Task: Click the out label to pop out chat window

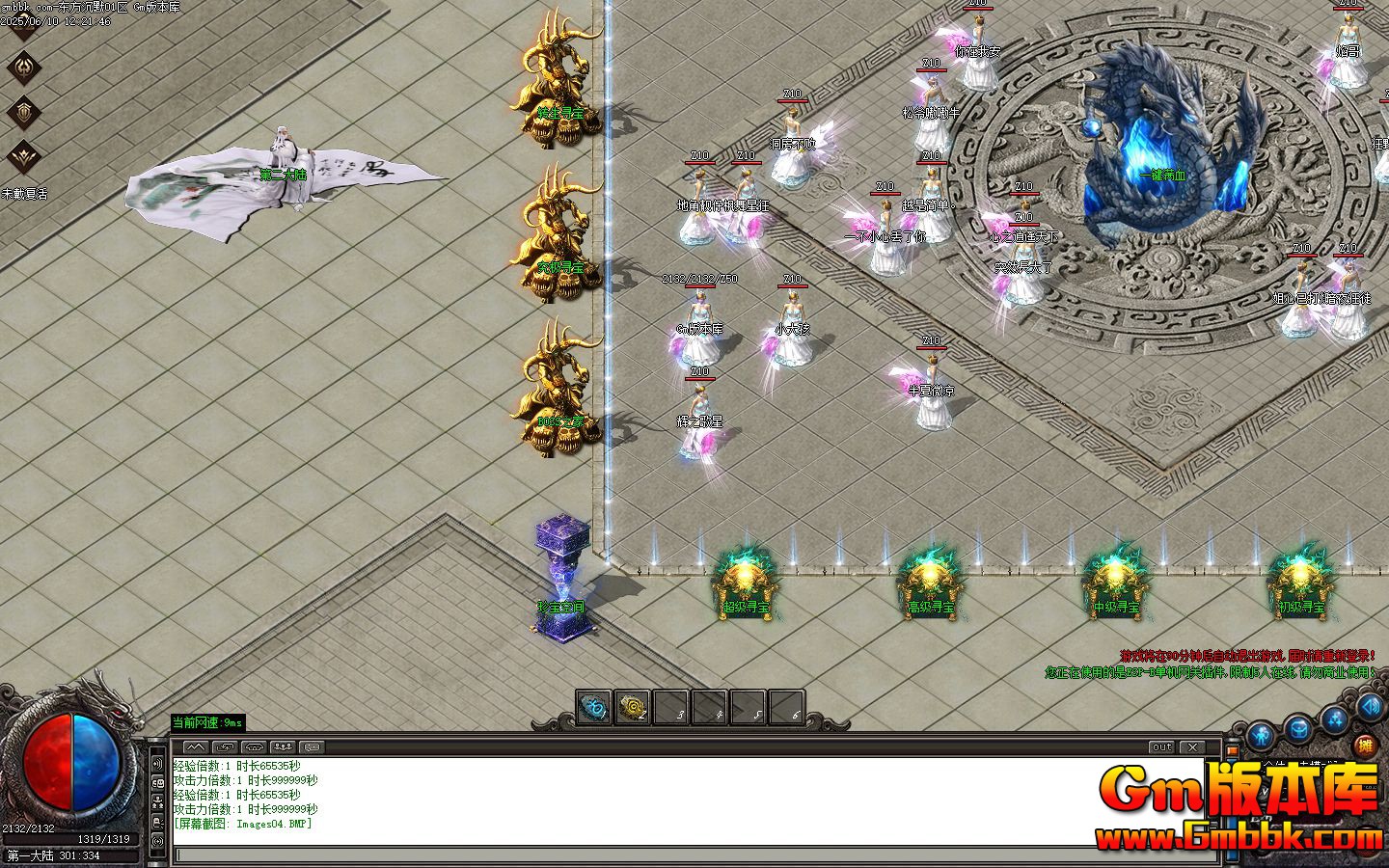Action: pyautogui.click(x=1161, y=746)
